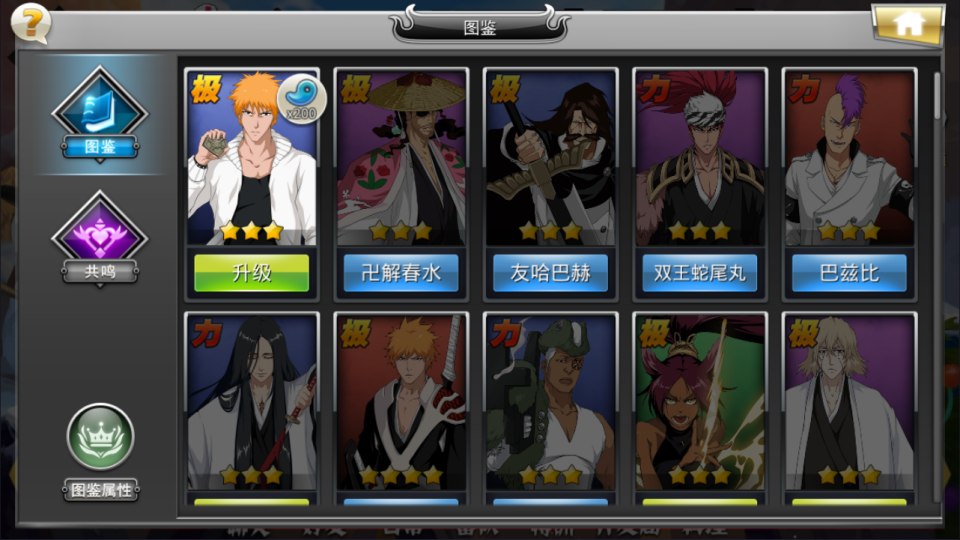Choose the red-haired bandana character card

tap(700, 158)
